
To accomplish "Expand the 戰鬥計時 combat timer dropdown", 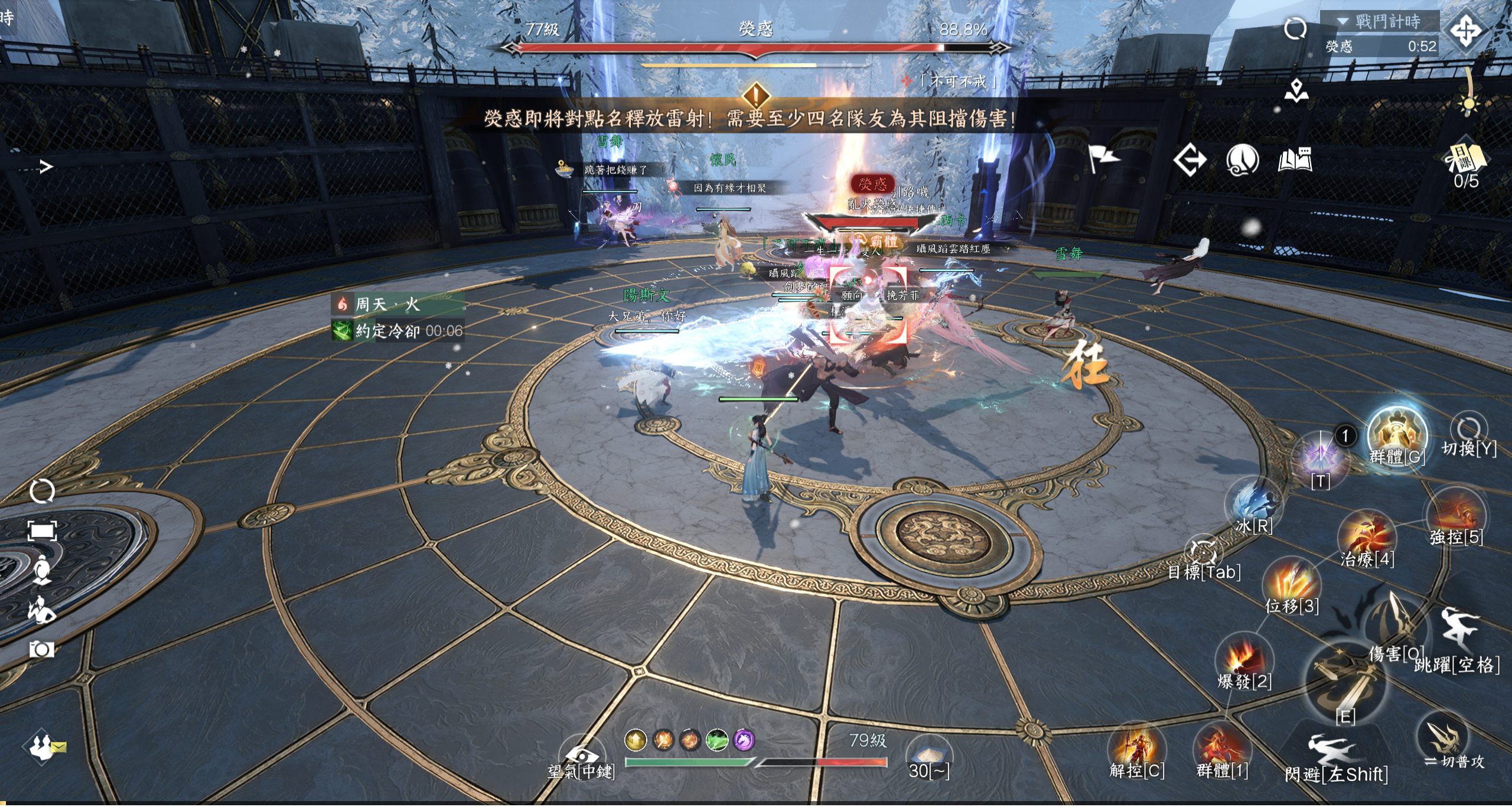I will pos(1343,22).
